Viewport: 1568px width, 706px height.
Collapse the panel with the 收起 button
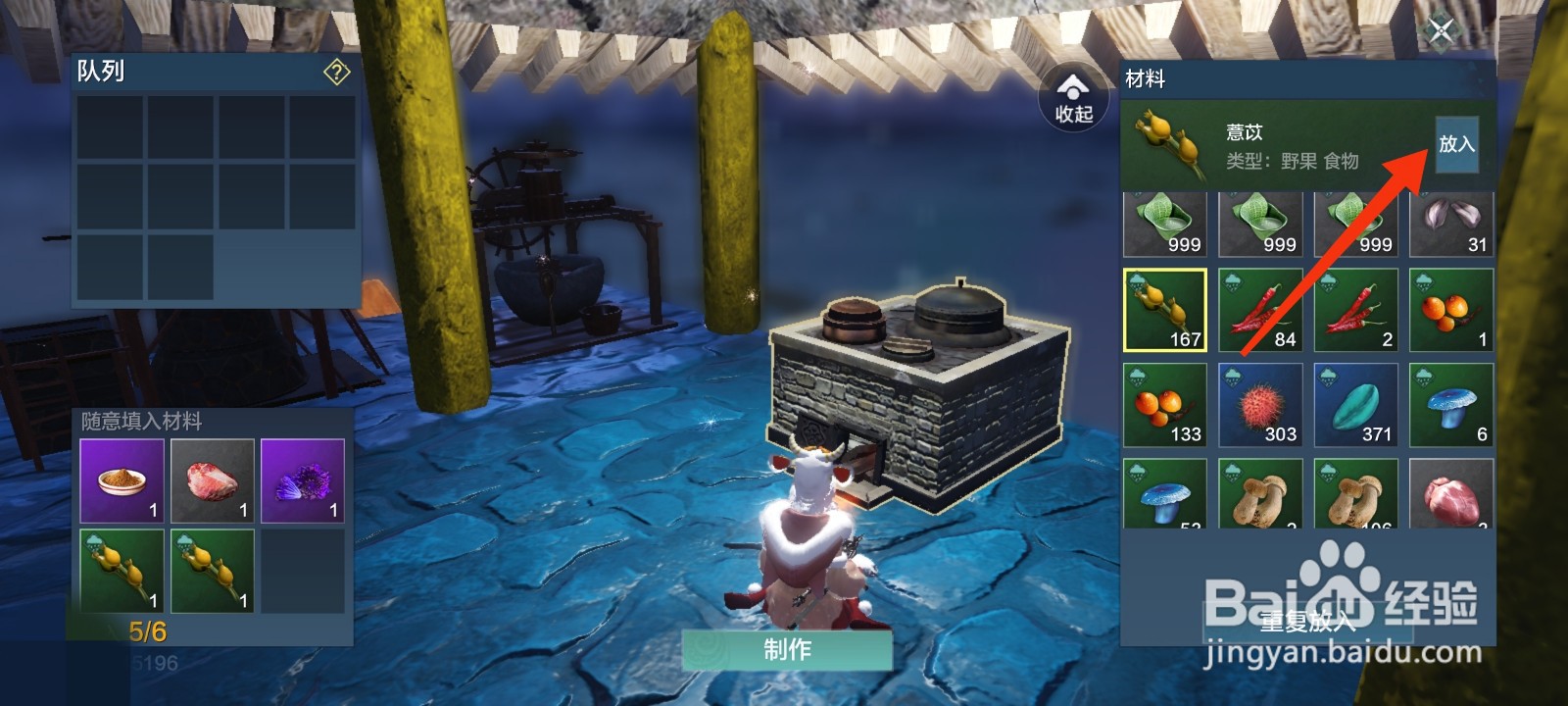click(x=1073, y=98)
